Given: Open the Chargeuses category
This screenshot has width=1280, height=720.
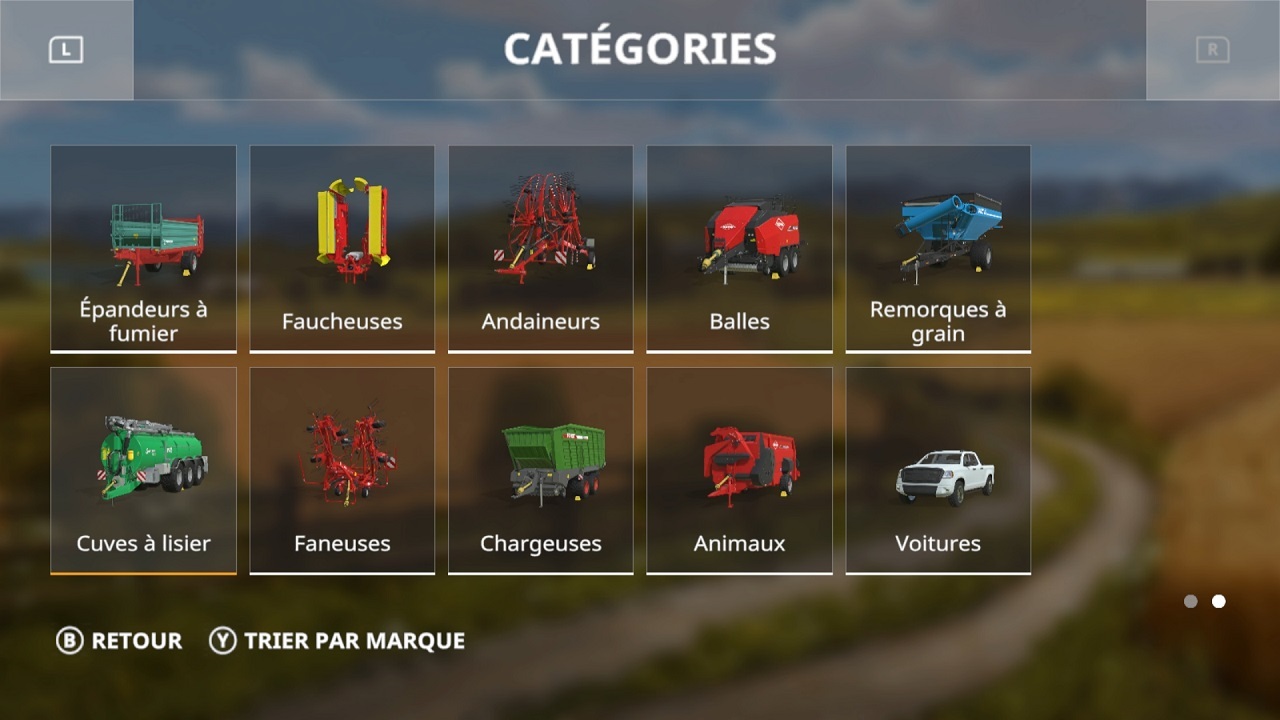Looking at the screenshot, I should [x=540, y=470].
